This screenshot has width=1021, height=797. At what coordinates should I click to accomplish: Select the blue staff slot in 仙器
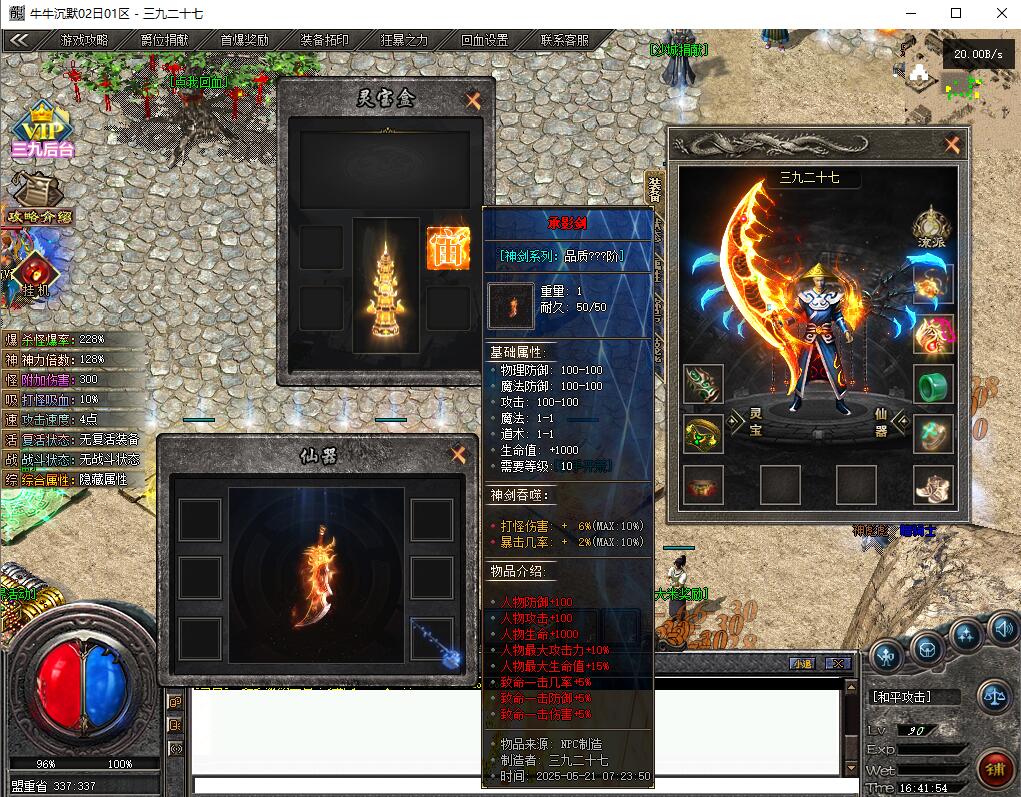pos(432,639)
